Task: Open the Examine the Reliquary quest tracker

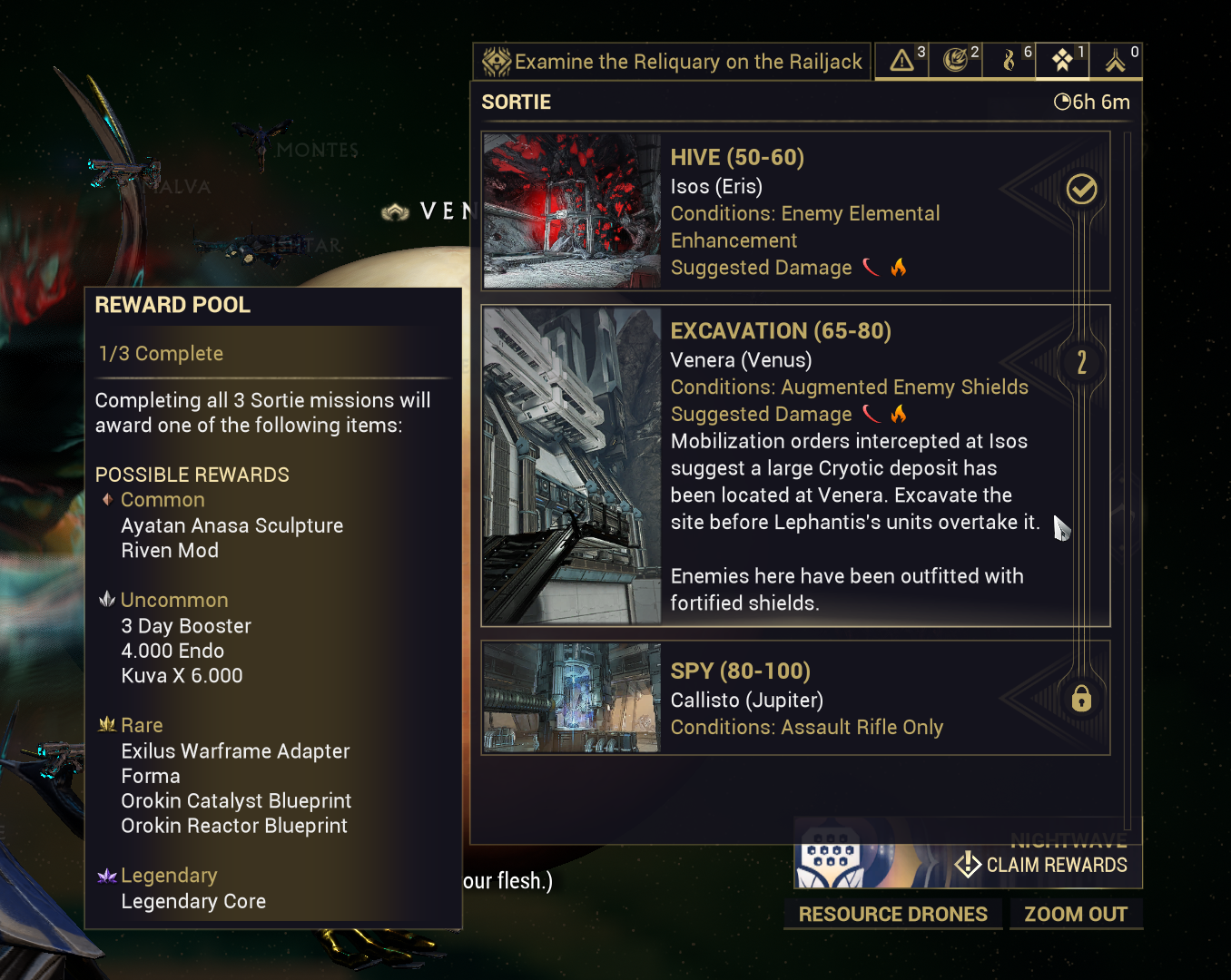Action: coord(672,62)
